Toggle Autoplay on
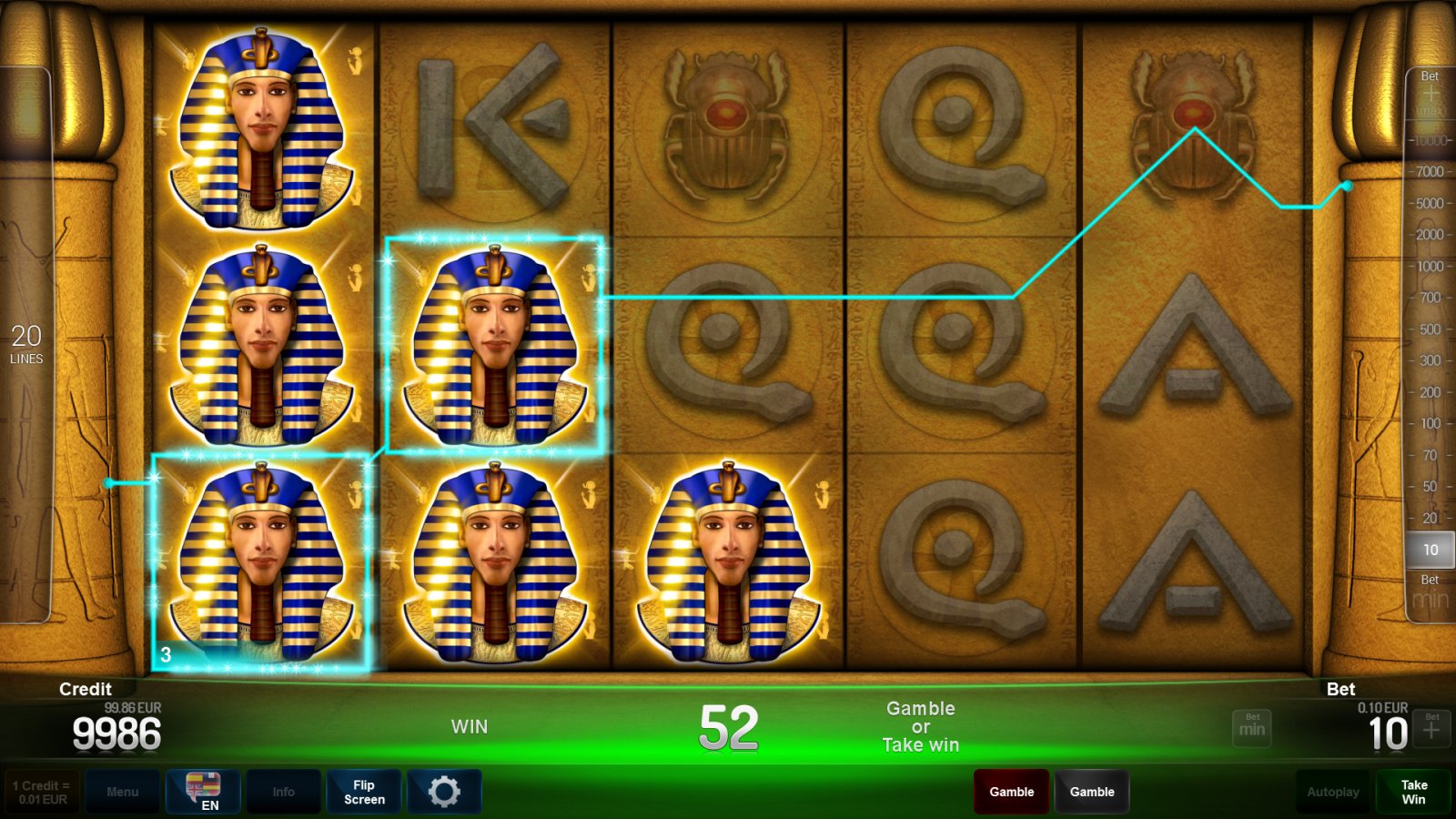Screen dimensions: 1456x819 click(1332, 791)
